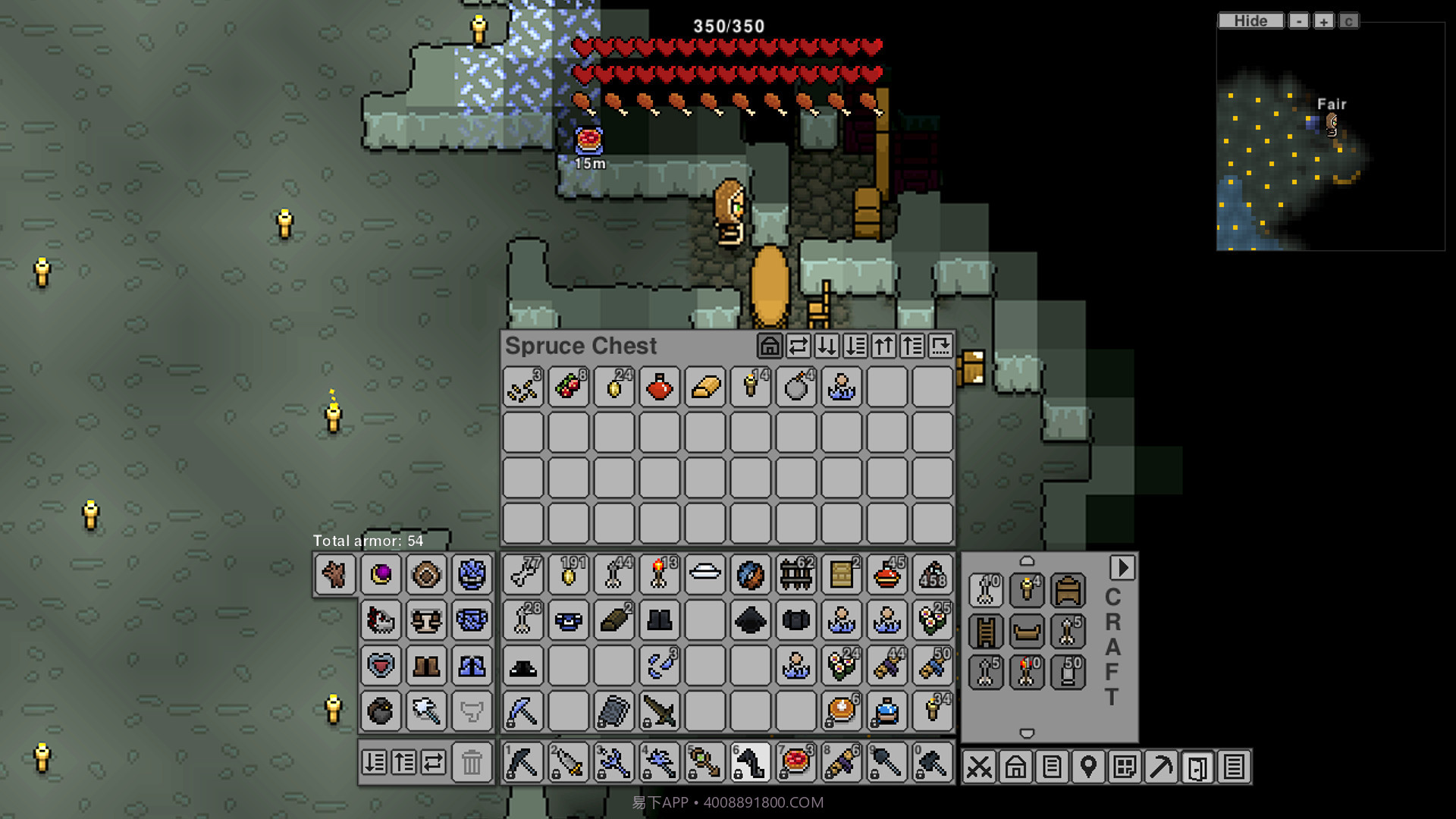This screenshot has width=1456, height=819.
Task: Open the next crafting page arrow
Action: pyautogui.click(x=1122, y=568)
